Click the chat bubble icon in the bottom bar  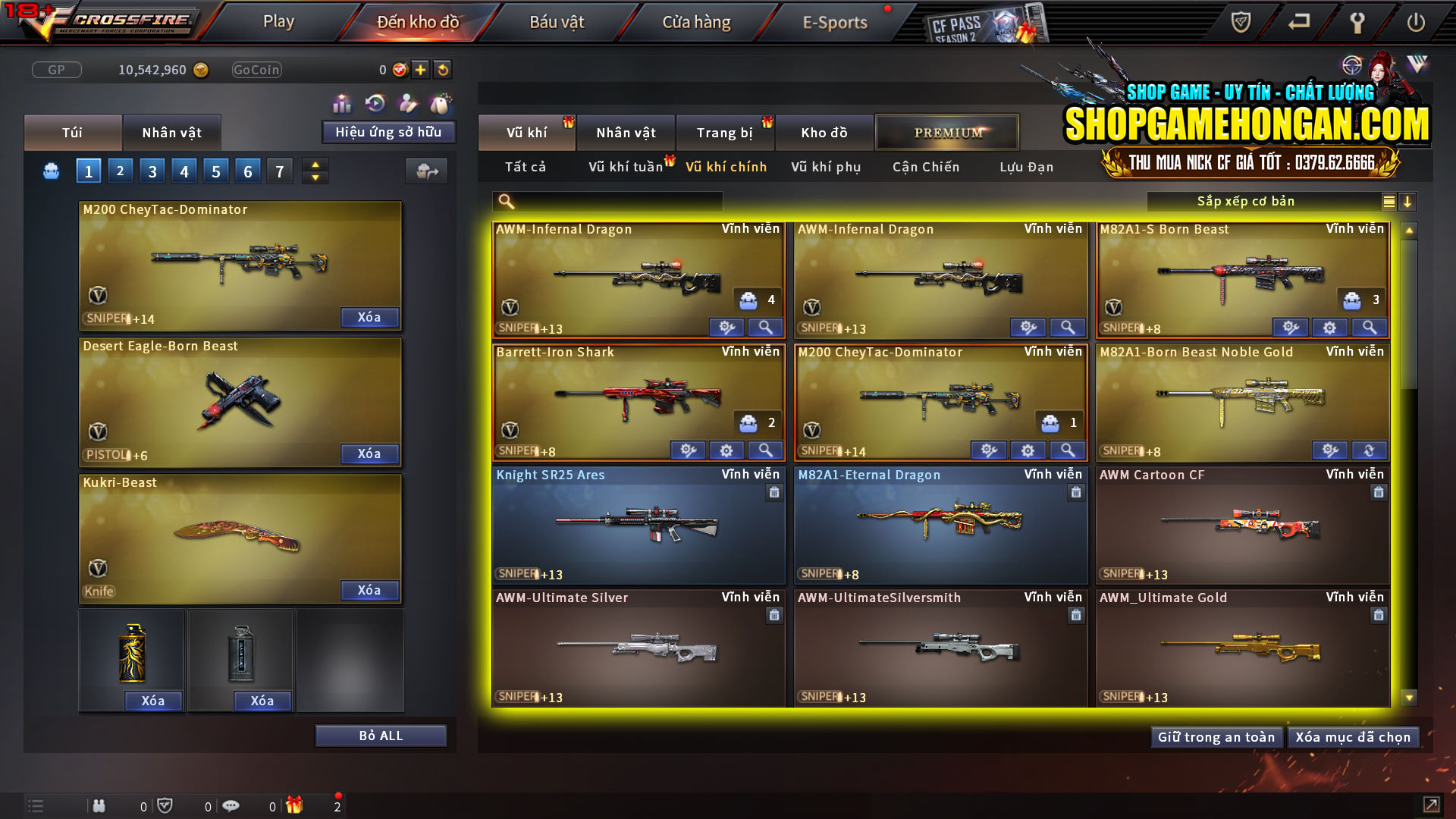231,805
